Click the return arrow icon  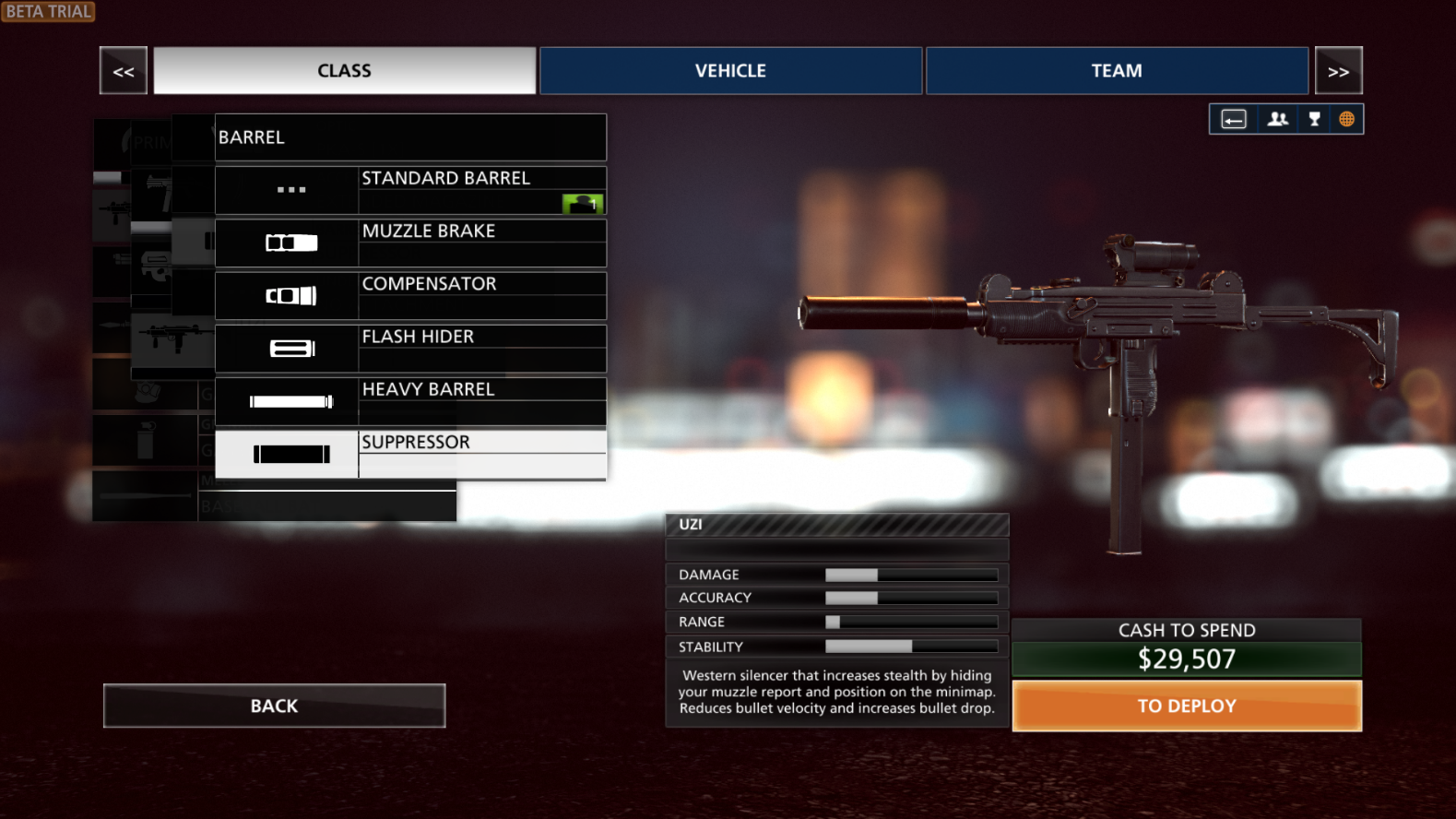pos(1234,119)
